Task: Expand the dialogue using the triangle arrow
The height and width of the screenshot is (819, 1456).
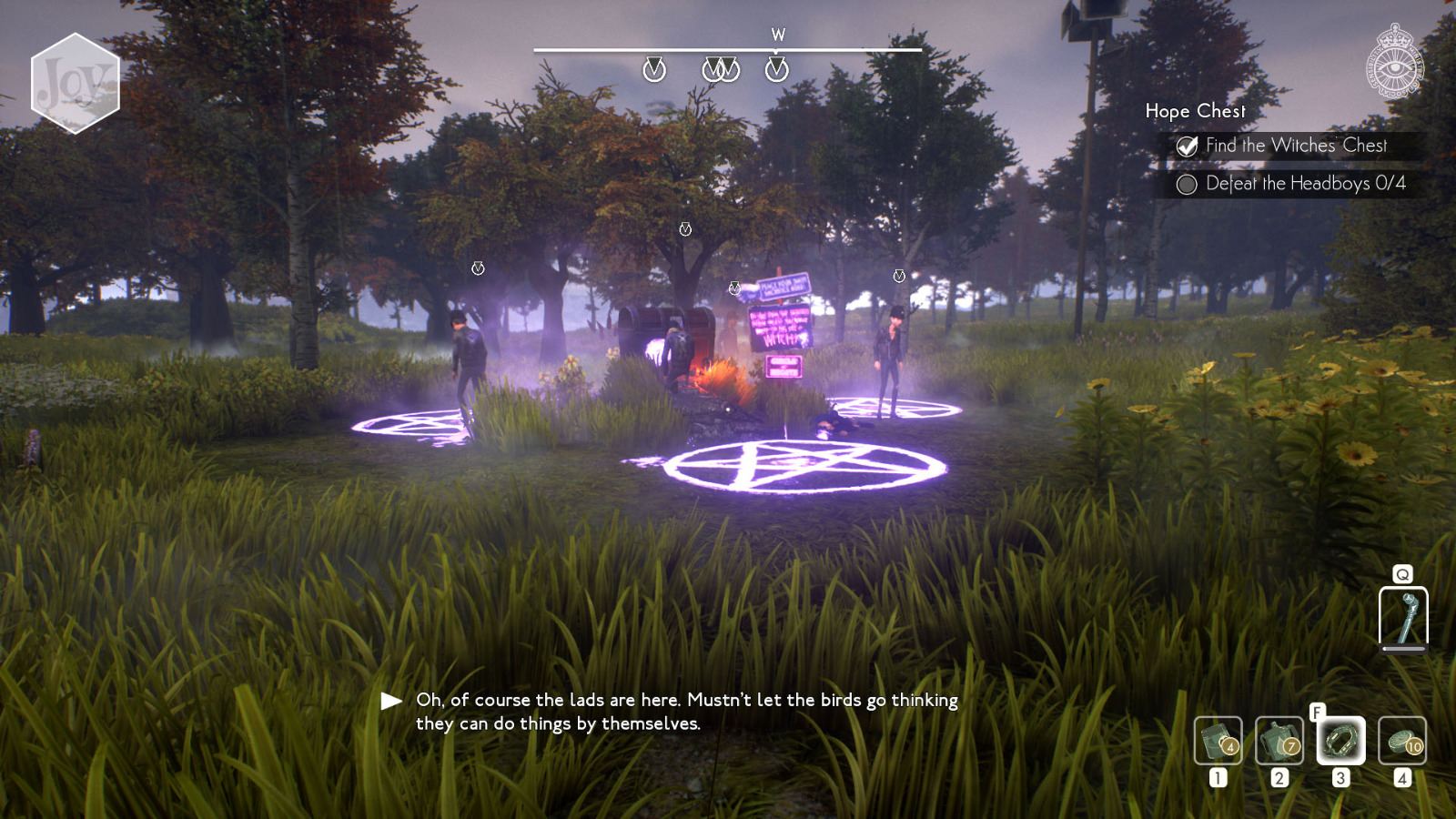Action: (x=392, y=700)
